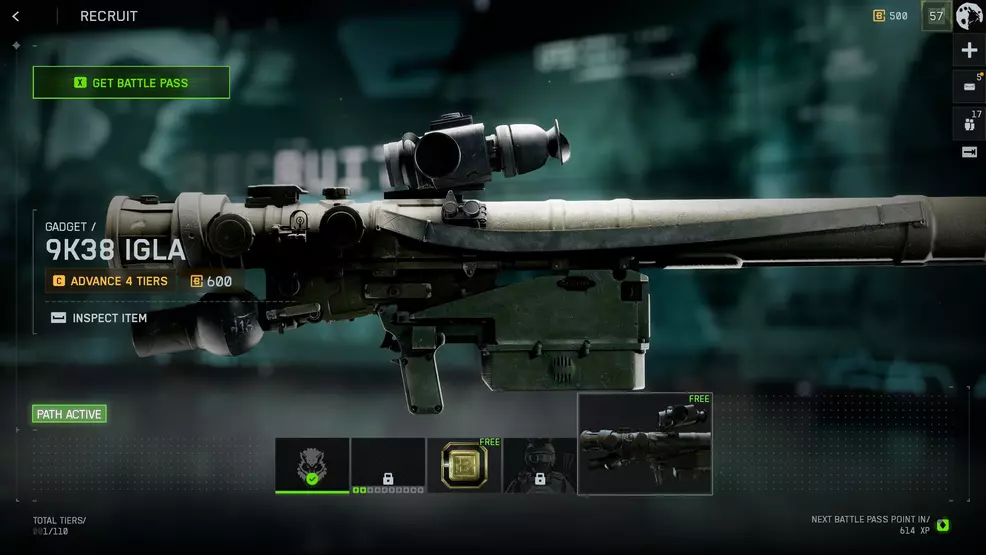Select the completed wolf emblem tier tile
Screen dimensions: 986x555
click(312, 465)
